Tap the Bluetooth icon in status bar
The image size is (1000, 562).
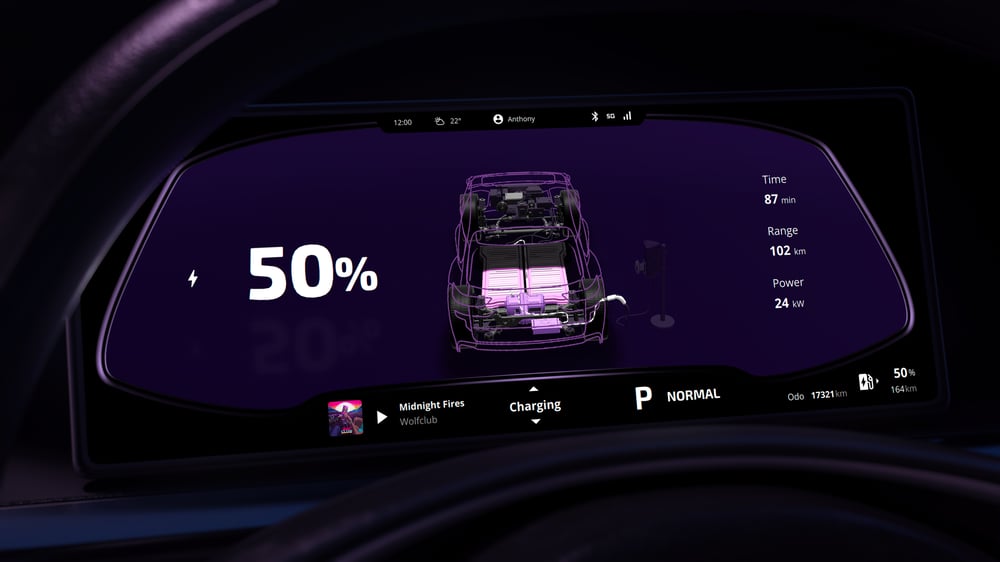pos(593,116)
